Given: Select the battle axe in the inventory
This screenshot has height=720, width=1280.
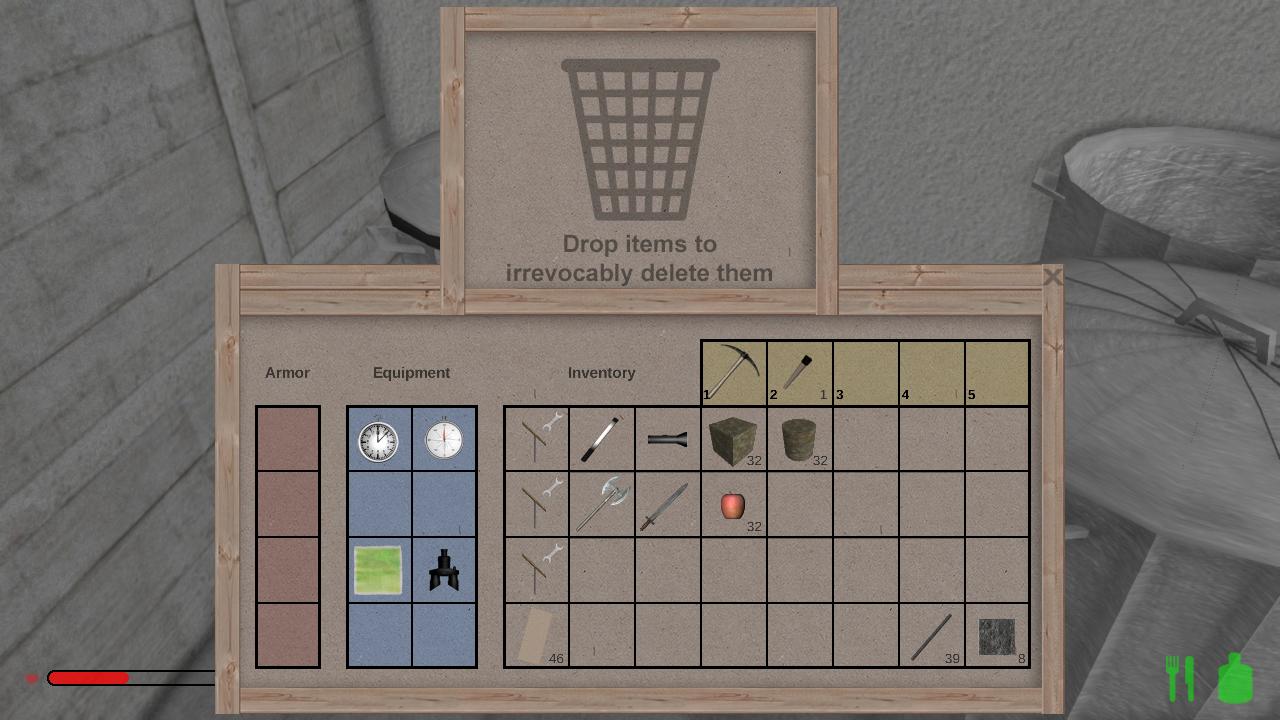Looking at the screenshot, I should click(602, 504).
